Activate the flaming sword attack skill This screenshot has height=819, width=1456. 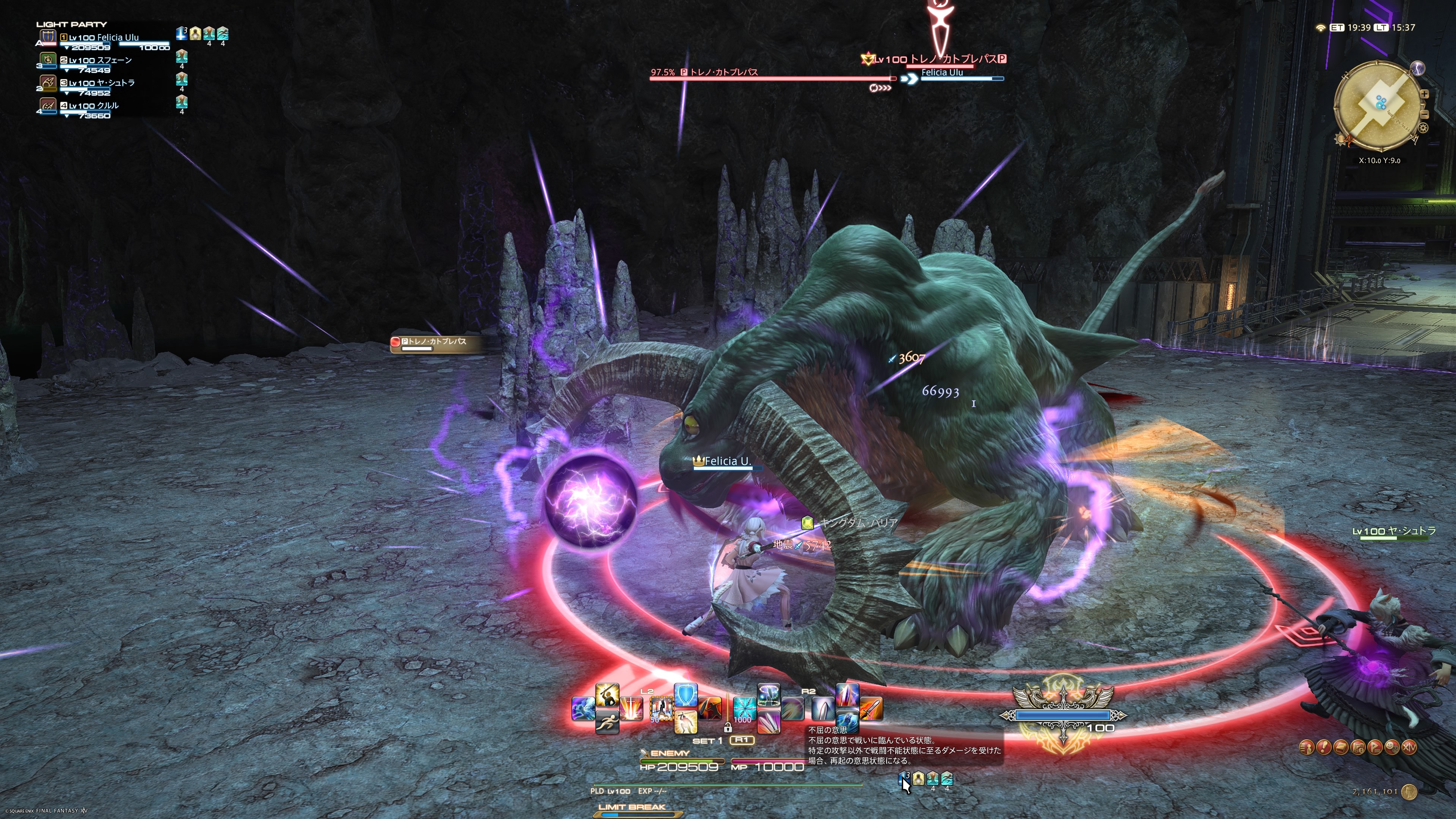pos(871,709)
